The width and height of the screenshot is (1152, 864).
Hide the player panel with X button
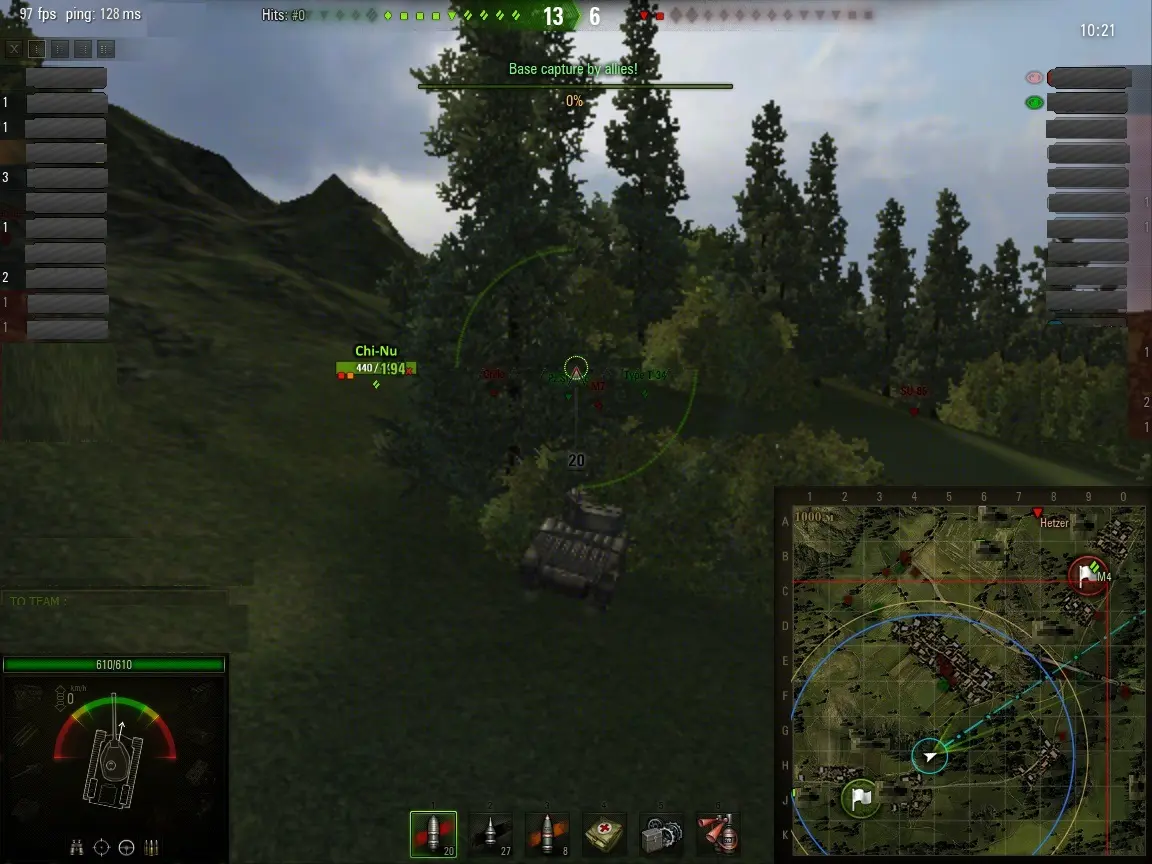tap(14, 48)
